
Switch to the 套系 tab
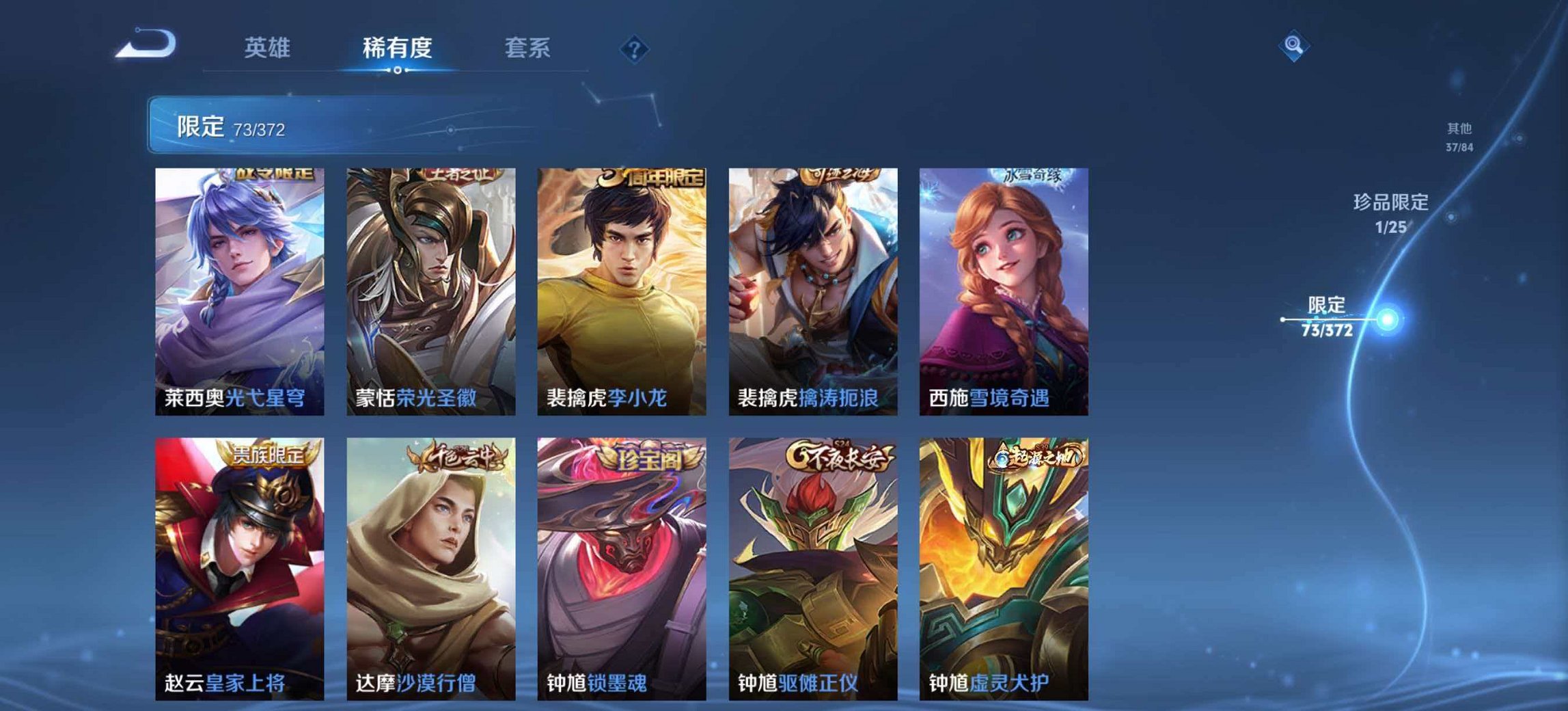[528, 47]
